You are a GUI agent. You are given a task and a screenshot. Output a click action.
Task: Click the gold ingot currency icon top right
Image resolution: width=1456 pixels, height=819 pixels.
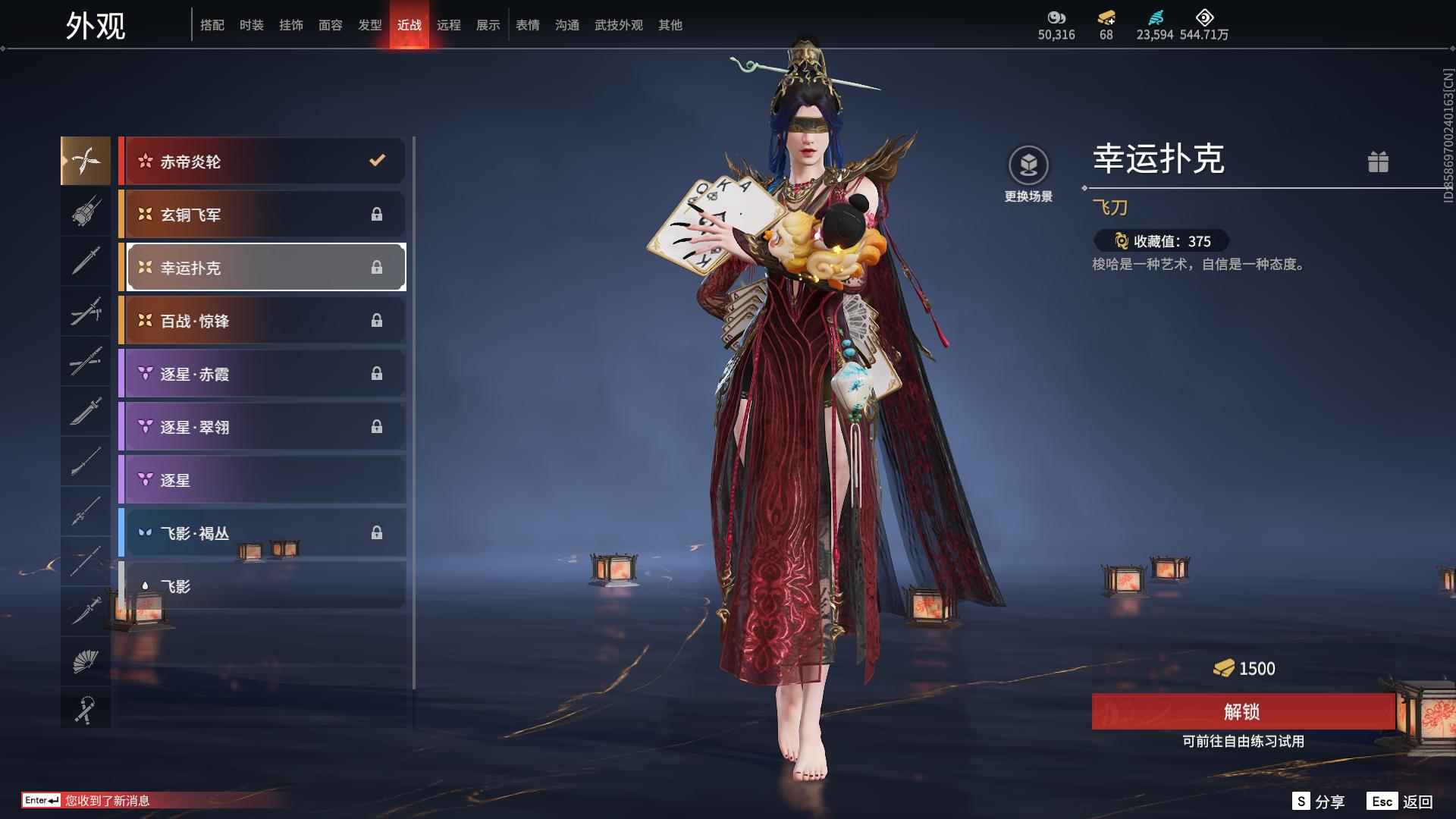click(x=1106, y=17)
